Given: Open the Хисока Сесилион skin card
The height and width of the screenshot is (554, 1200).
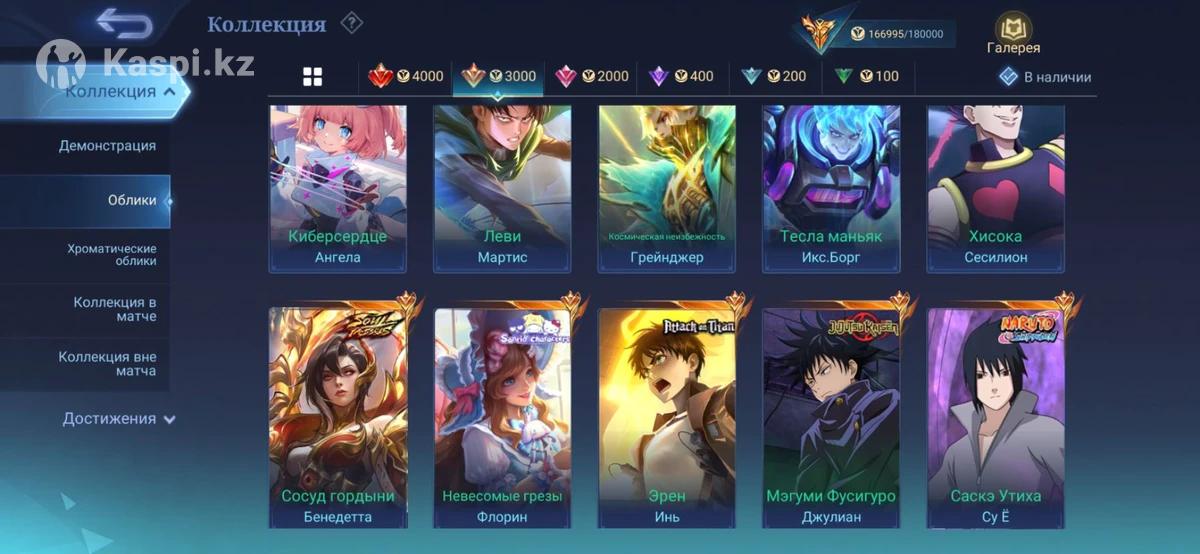Looking at the screenshot, I should click(x=995, y=188).
